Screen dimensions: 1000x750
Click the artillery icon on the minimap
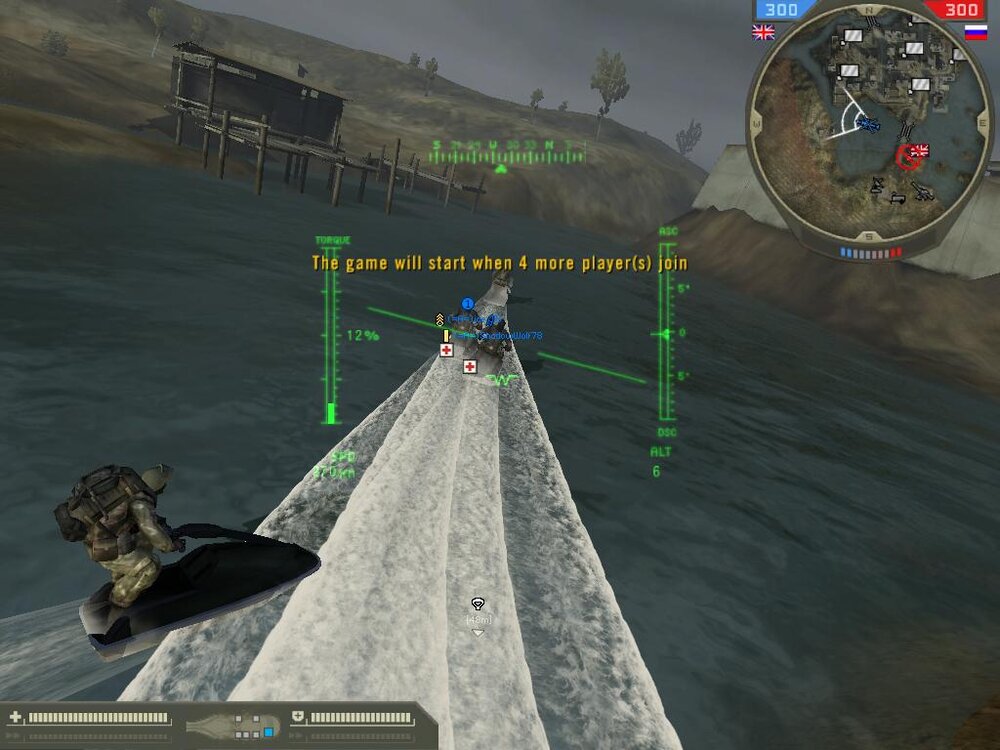[922, 190]
